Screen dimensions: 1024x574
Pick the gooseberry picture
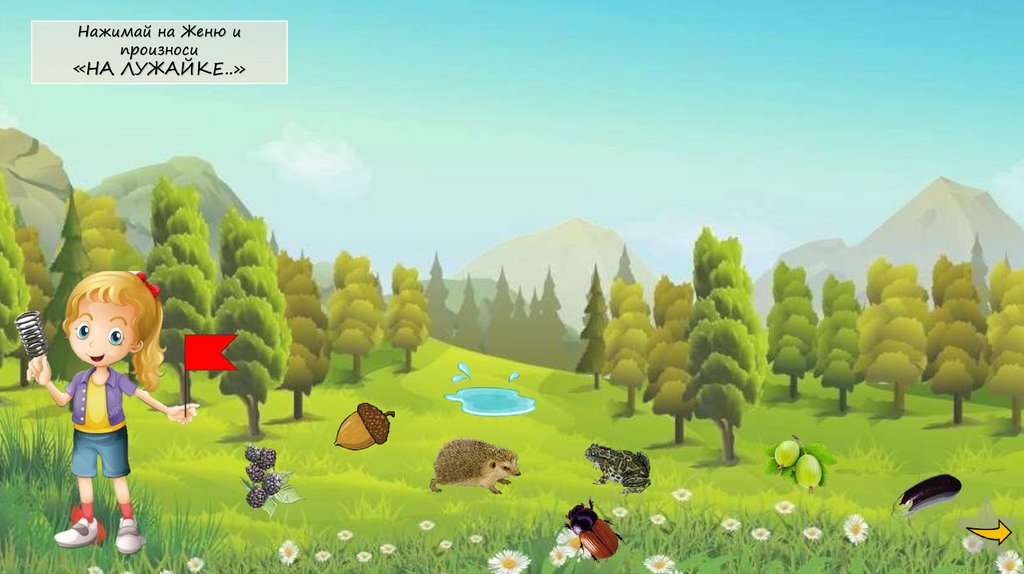click(x=800, y=462)
